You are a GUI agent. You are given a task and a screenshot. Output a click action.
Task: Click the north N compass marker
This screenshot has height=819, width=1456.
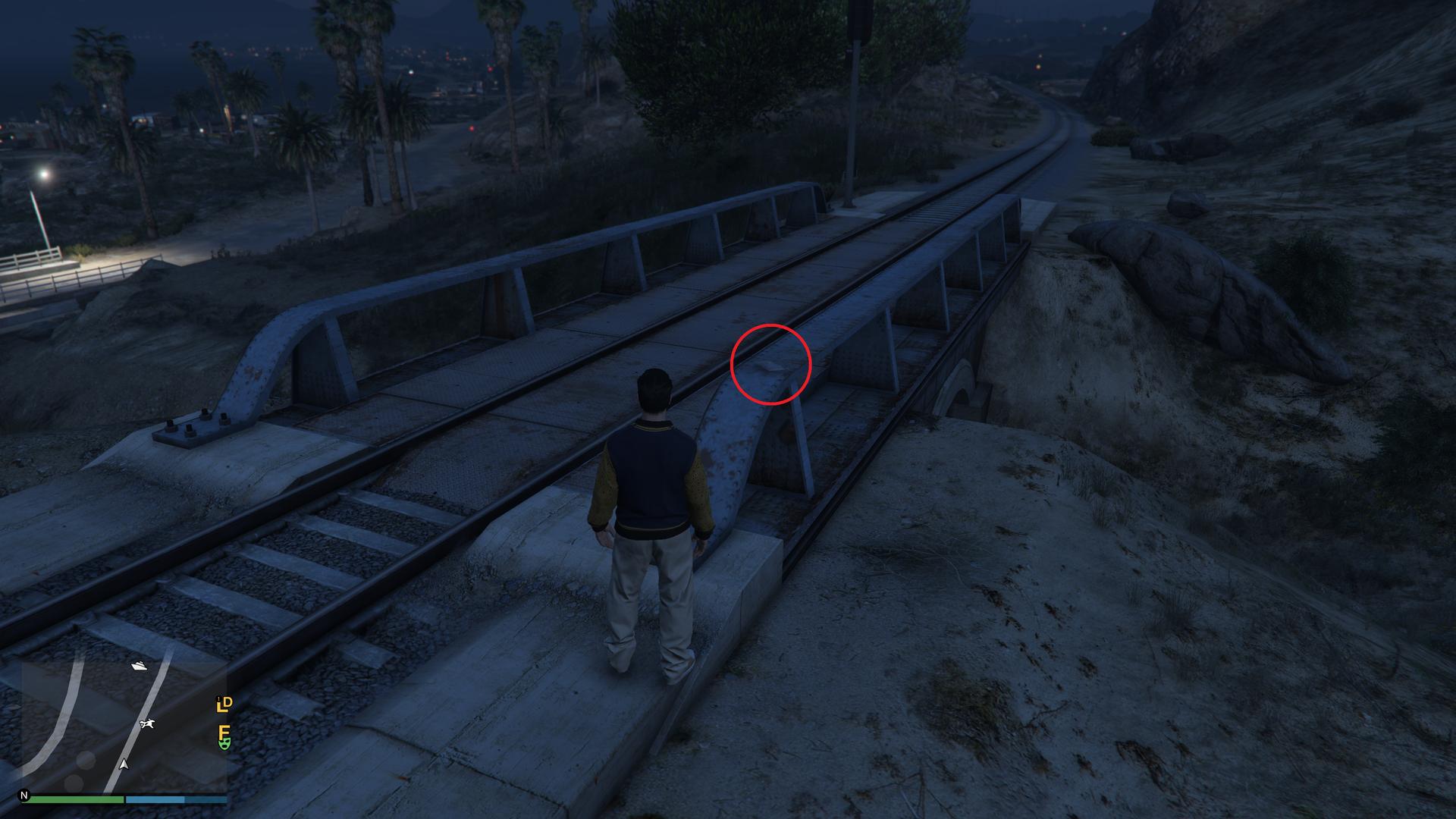24,796
